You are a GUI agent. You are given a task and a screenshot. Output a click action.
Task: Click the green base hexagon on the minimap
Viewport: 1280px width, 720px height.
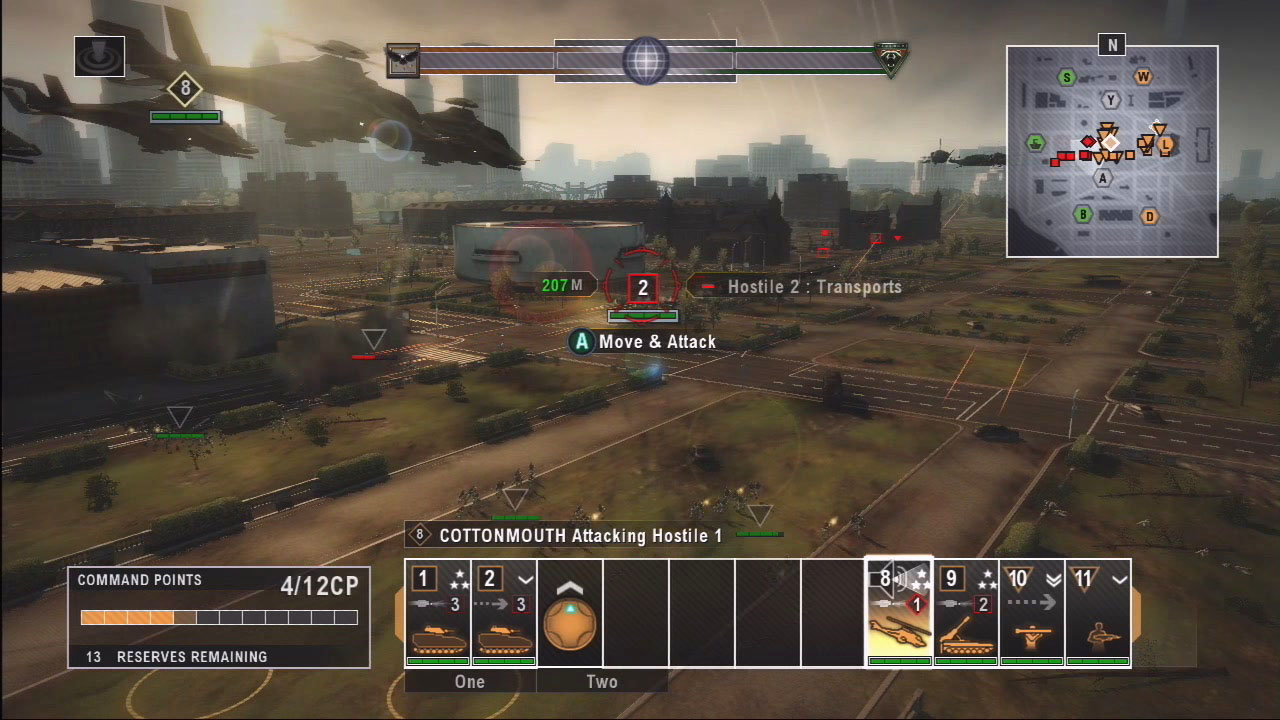pos(1035,143)
